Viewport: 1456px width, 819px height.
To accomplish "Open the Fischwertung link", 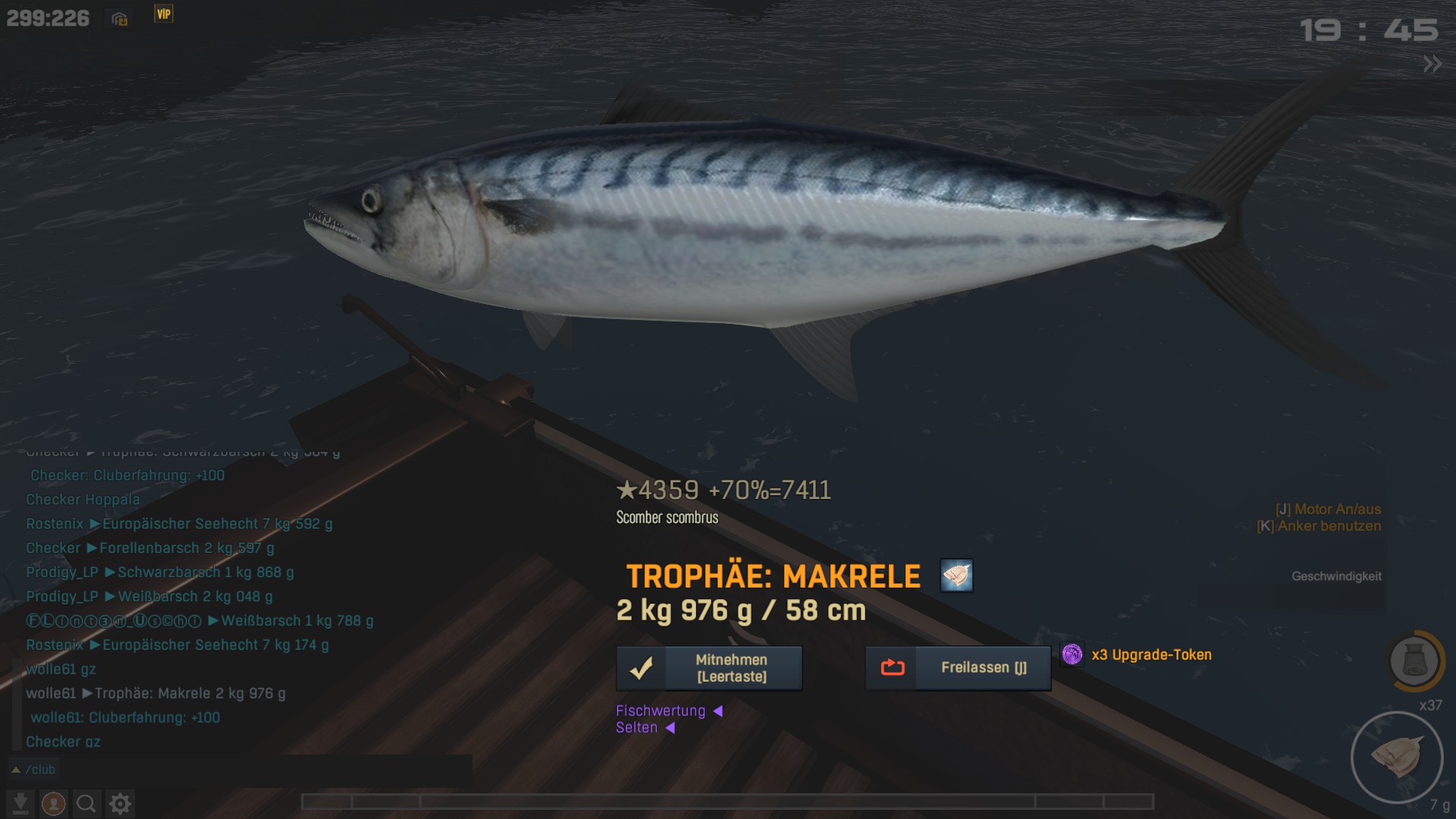I will pyautogui.click(x=661, y=711).
